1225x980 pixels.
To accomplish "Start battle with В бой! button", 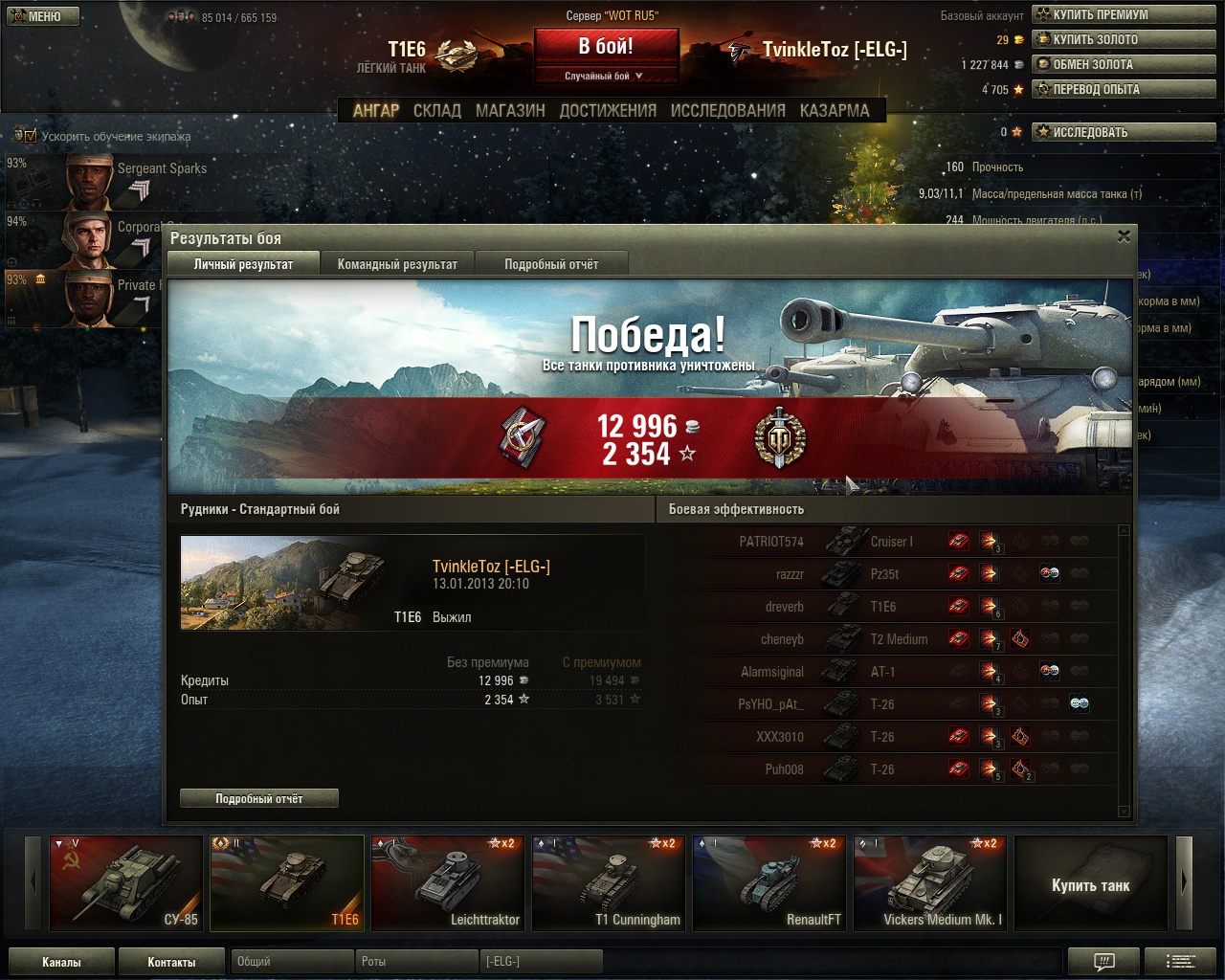I will pyautogui.click(x=606, y=46).
